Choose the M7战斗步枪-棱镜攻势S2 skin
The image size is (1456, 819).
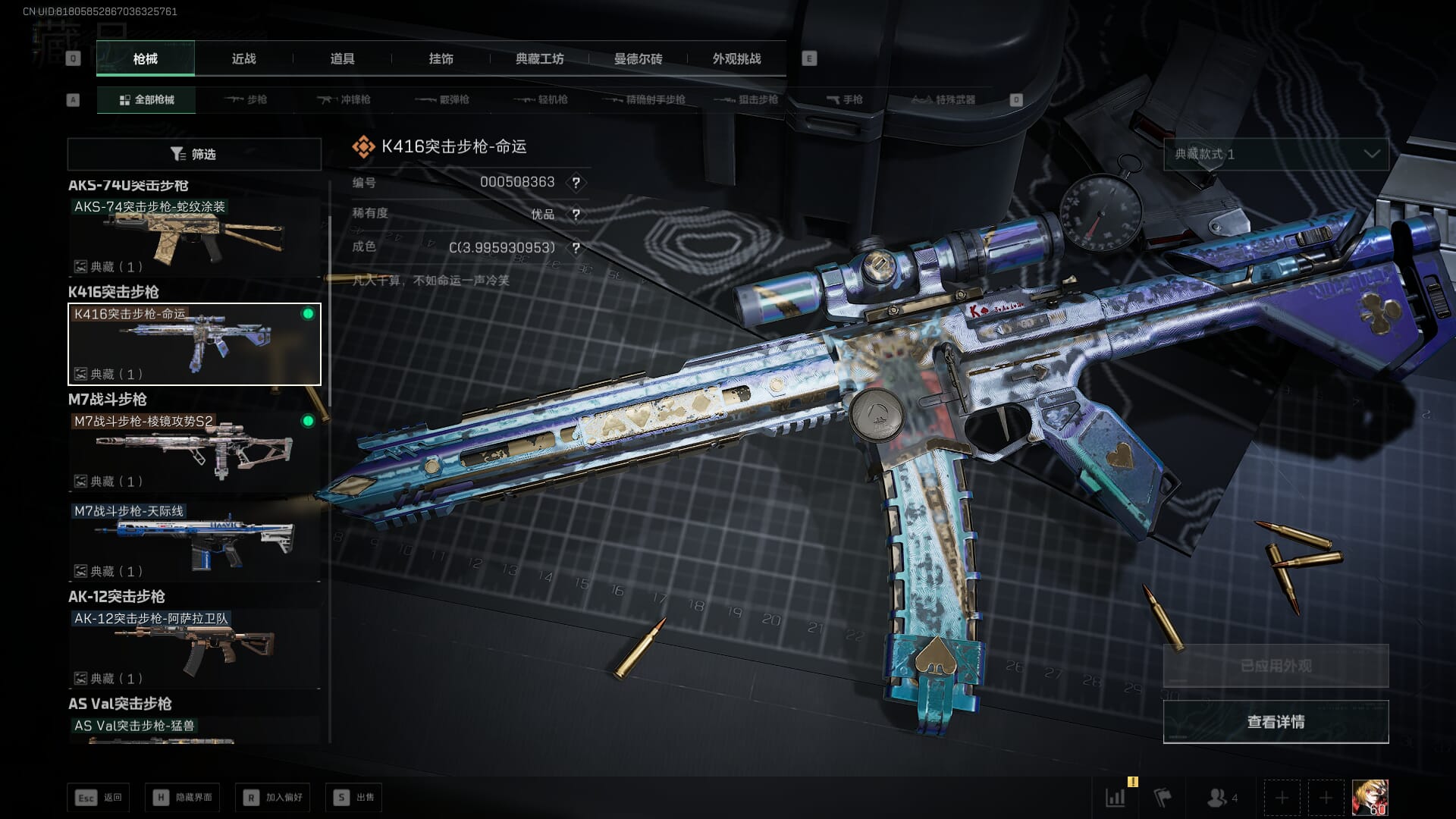194,451
